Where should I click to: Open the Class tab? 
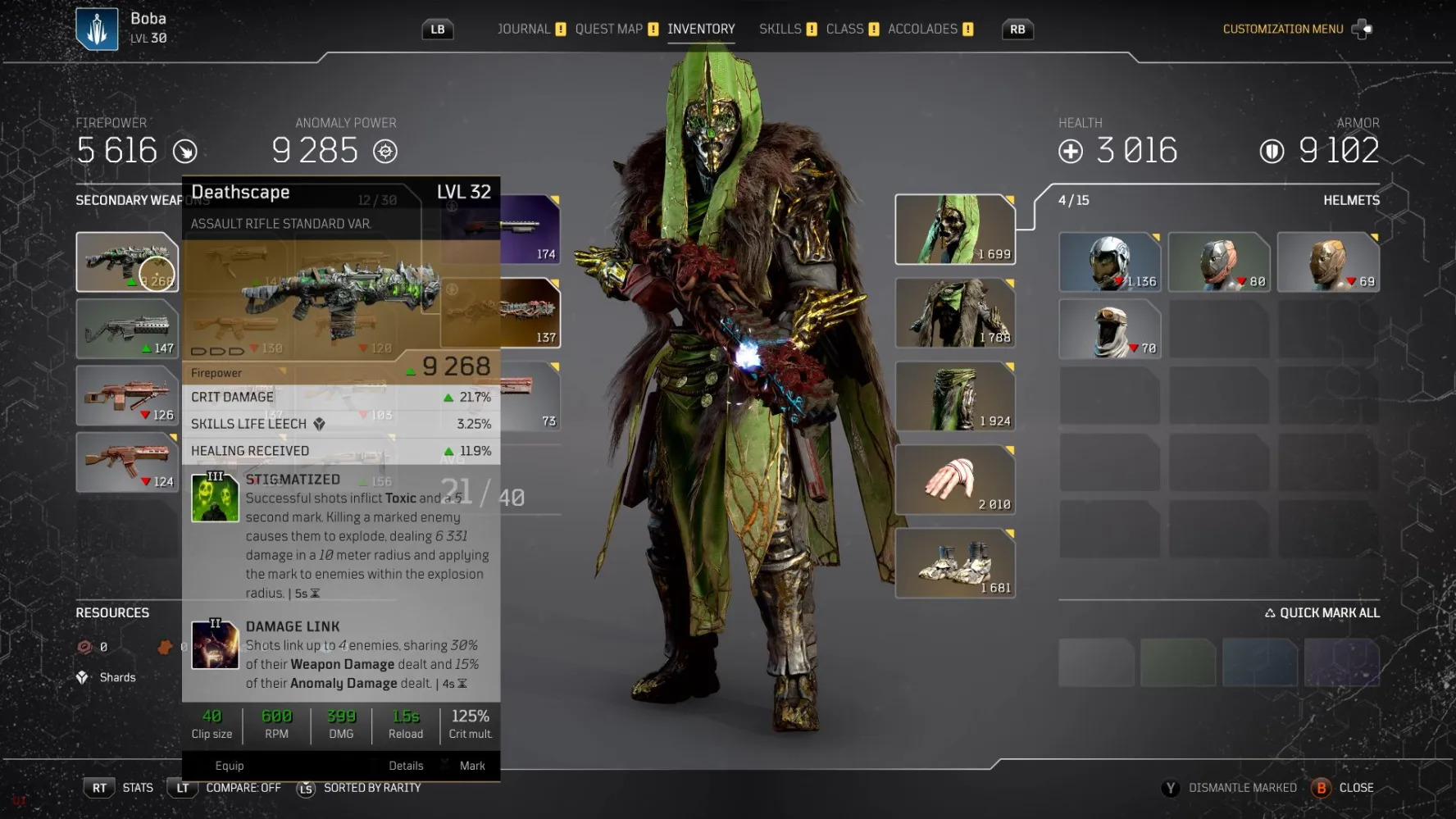point(844,30)
